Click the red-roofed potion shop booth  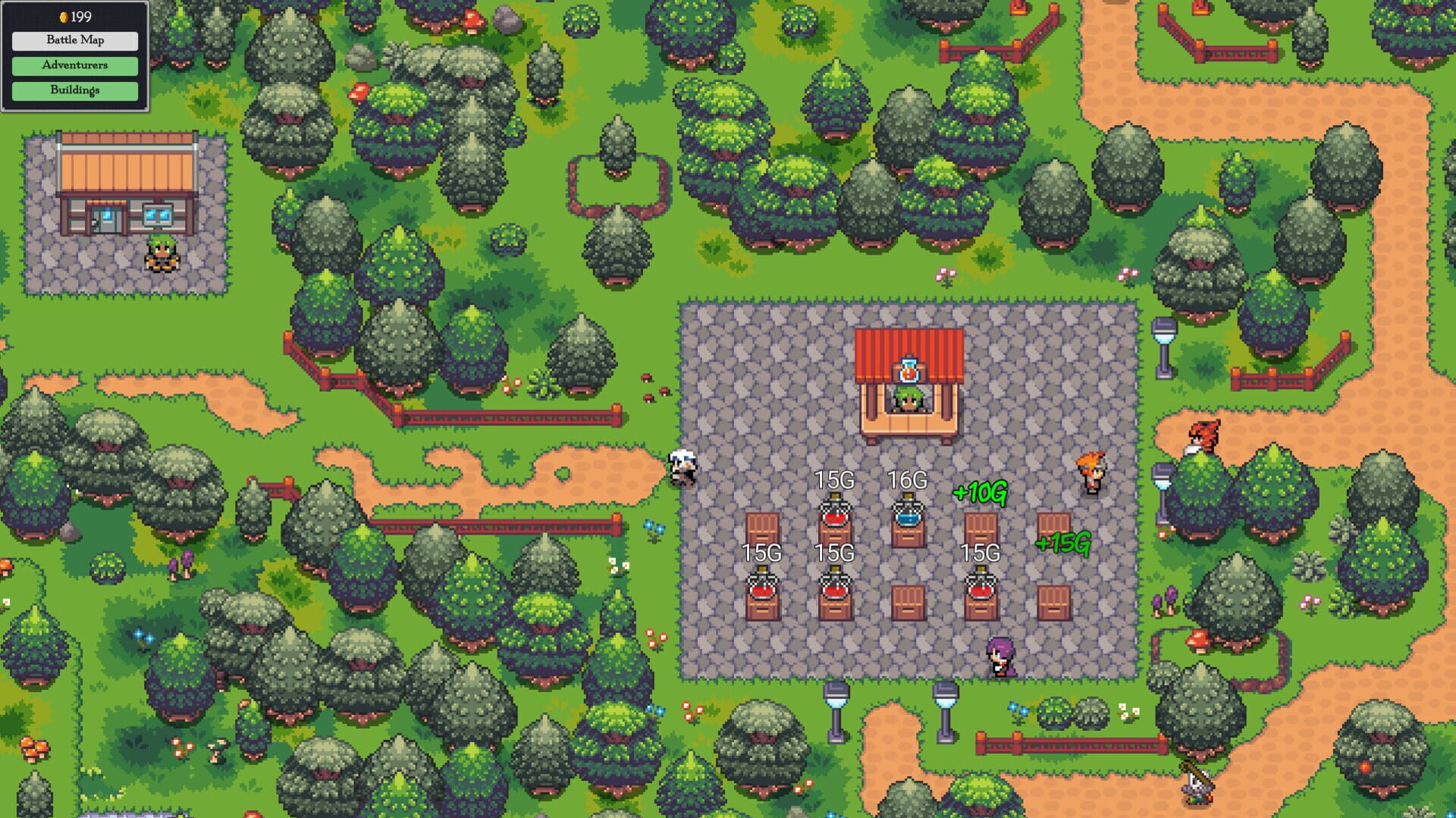point(910,371)
